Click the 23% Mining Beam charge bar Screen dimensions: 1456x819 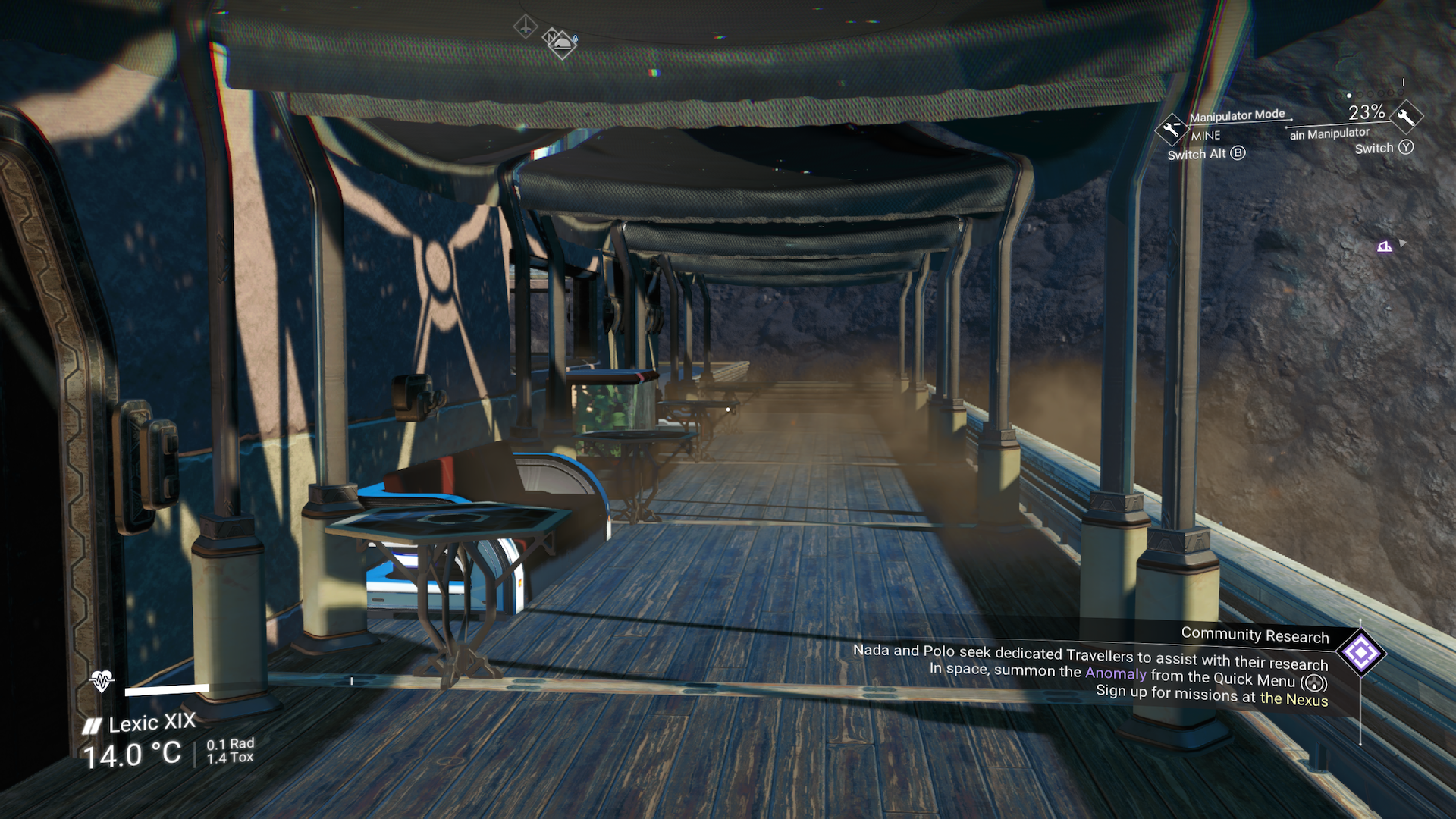click(1365, 113)
